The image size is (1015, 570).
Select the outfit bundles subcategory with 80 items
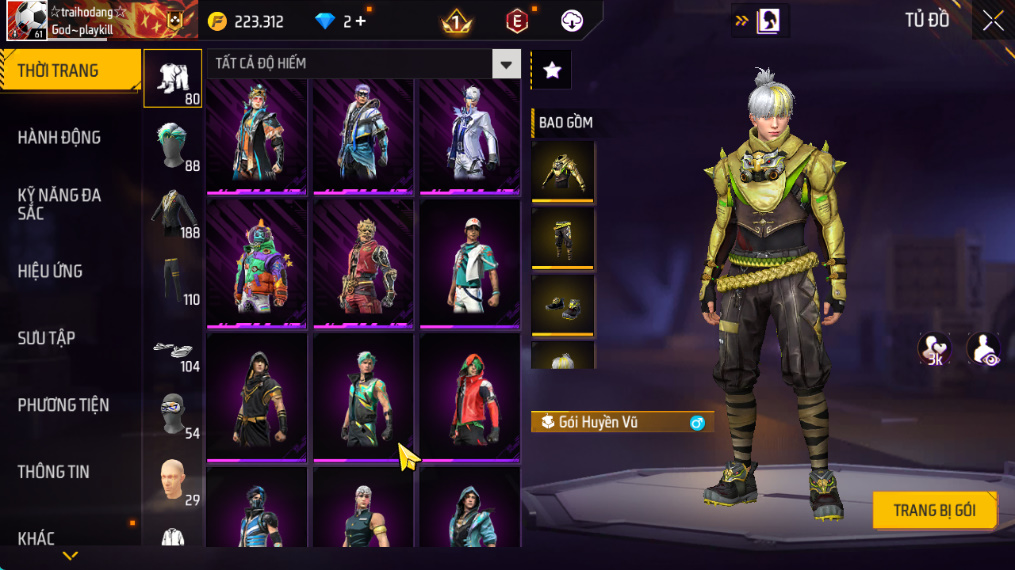coord(173,78)
